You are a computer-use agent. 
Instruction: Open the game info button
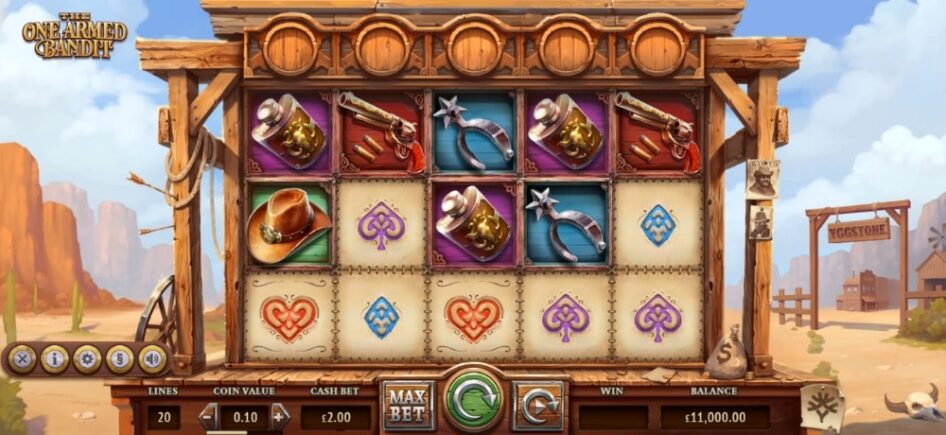[x=55, y=358]
